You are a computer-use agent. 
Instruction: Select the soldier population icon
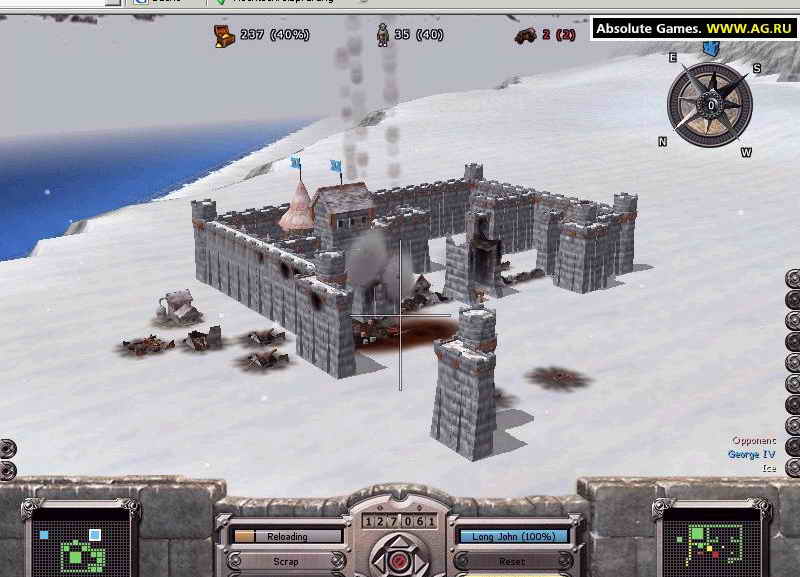click(382, 36)
